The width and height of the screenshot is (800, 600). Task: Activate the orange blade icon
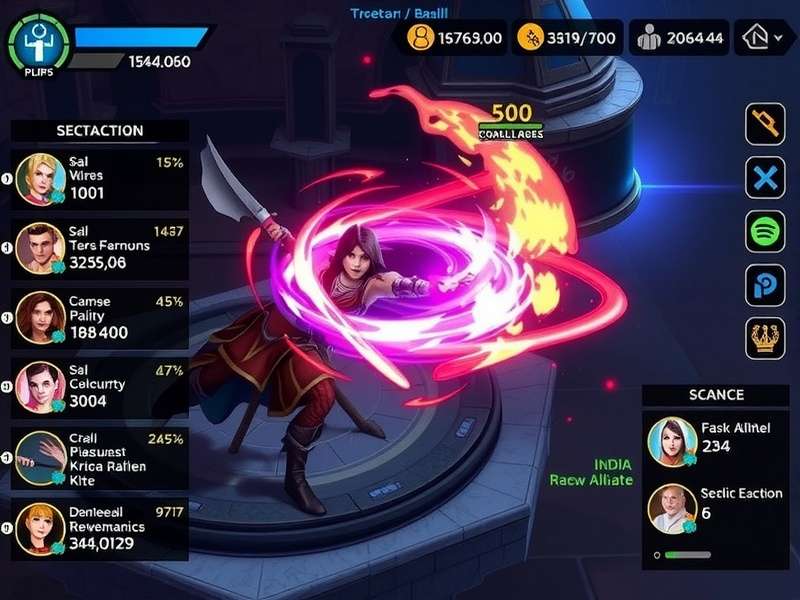coord(766,125)
